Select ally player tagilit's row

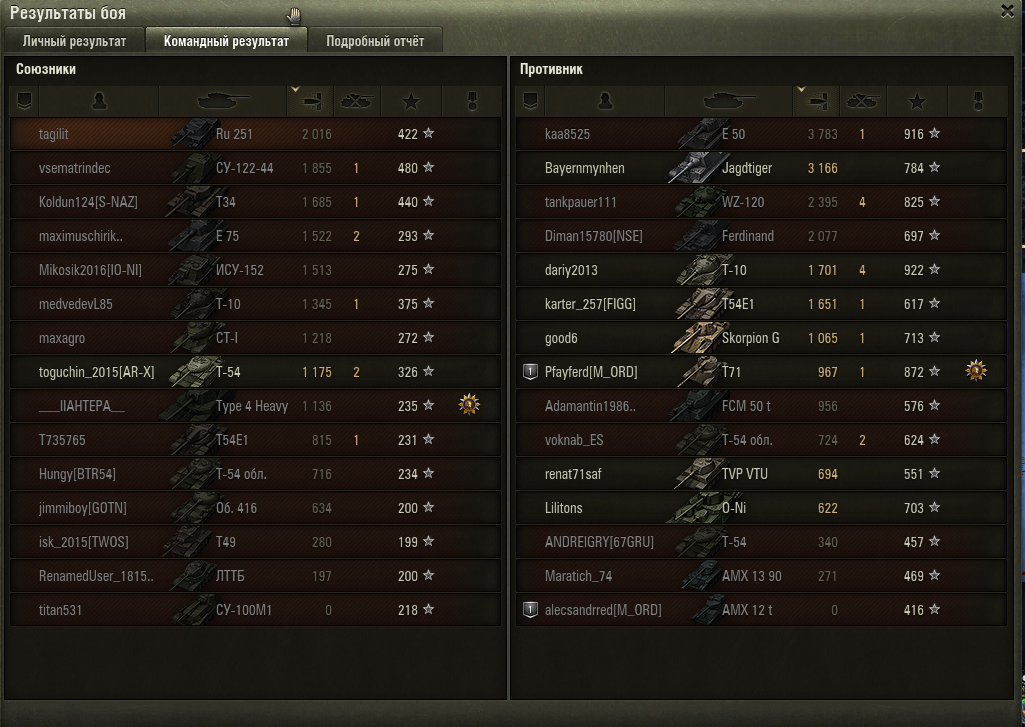[x=255, y=134]
